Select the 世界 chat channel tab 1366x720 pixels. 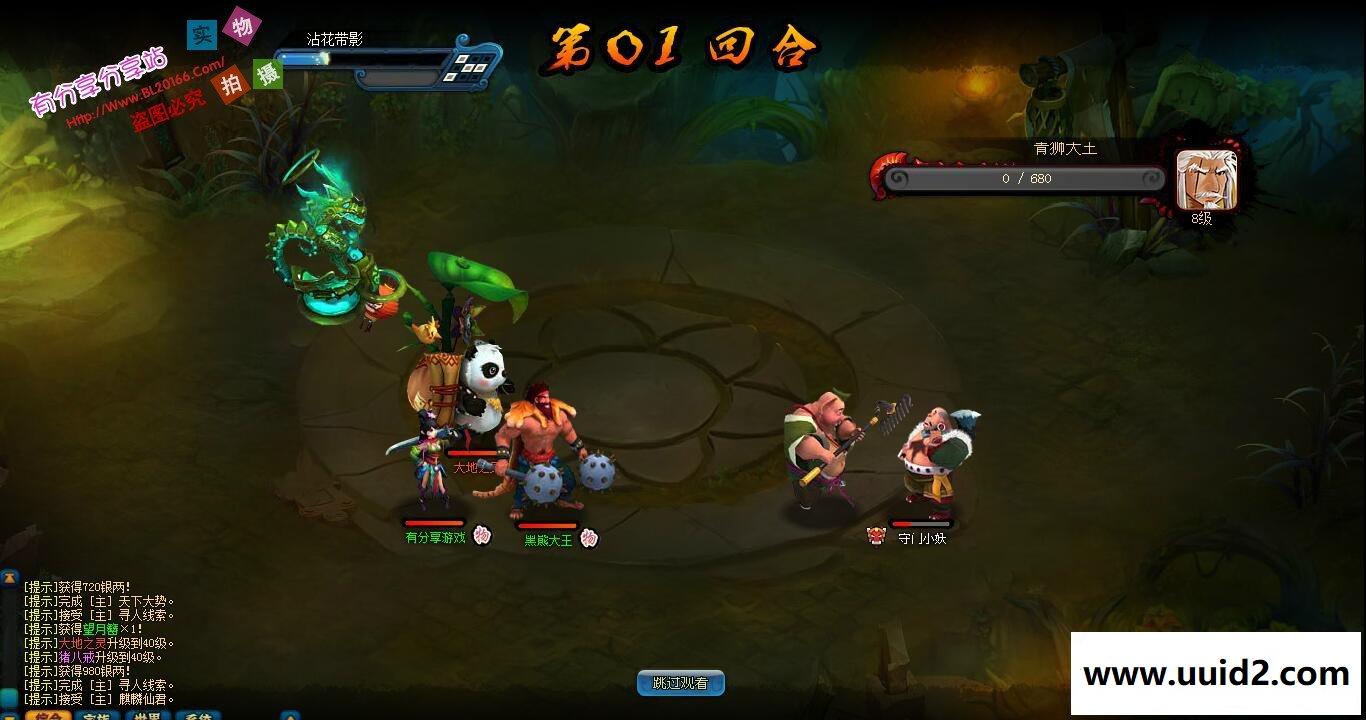(148, 715)
